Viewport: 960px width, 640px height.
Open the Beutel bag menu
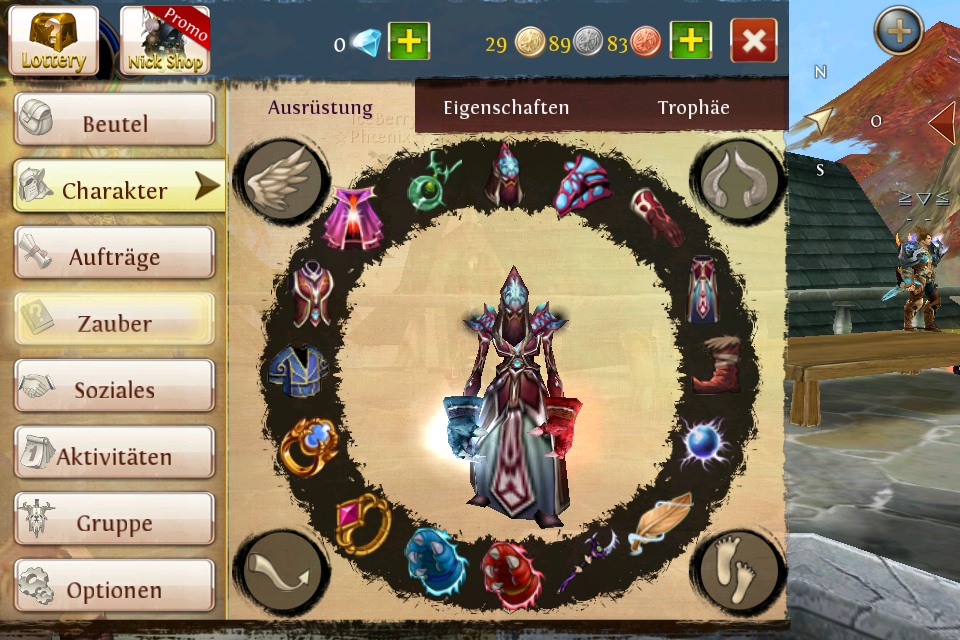114,122
